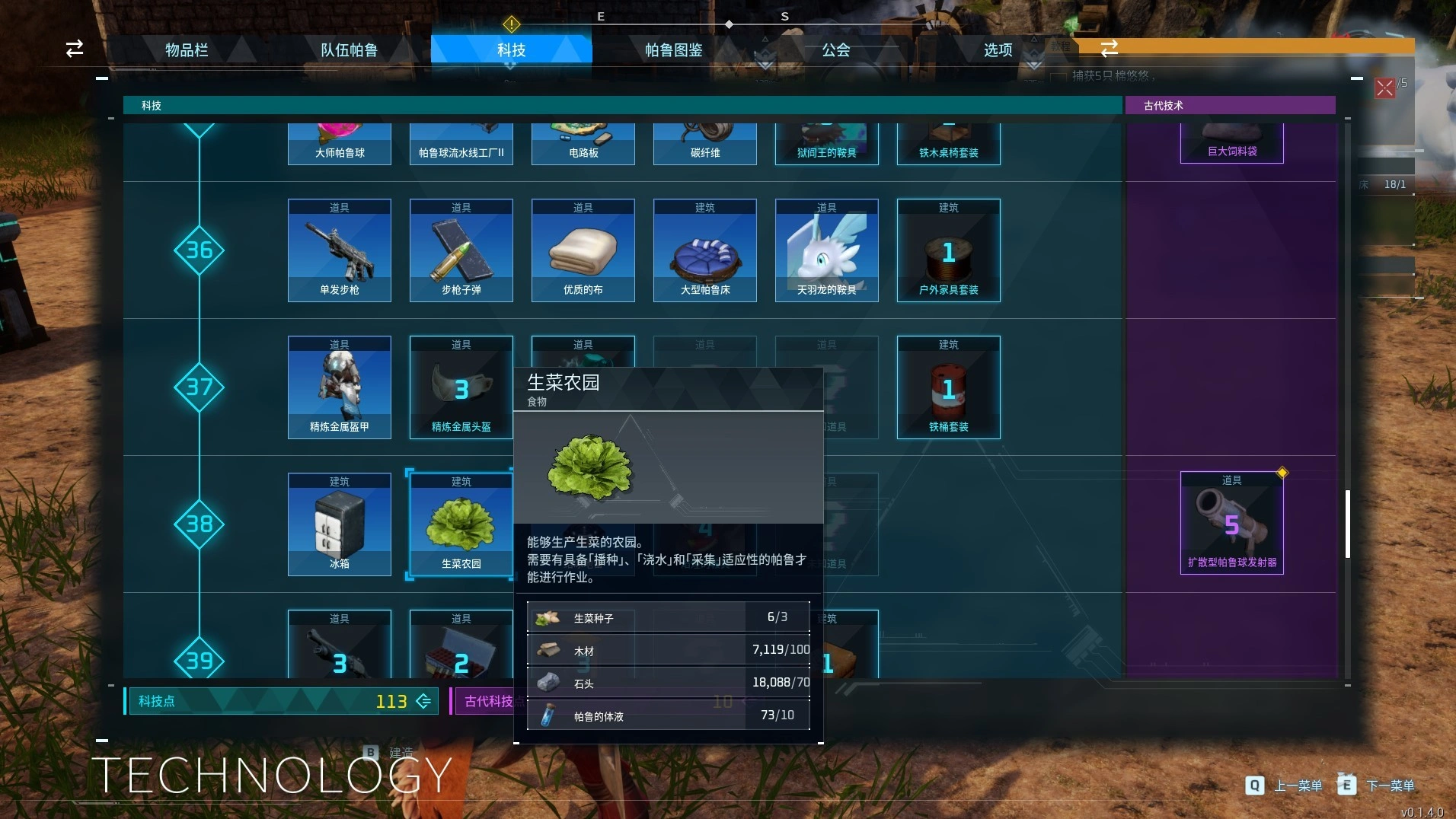Unlock the 精炼金属头盔 helmet technology
1456x819 pixels.
pyautogui.click(x=461, y=387)
